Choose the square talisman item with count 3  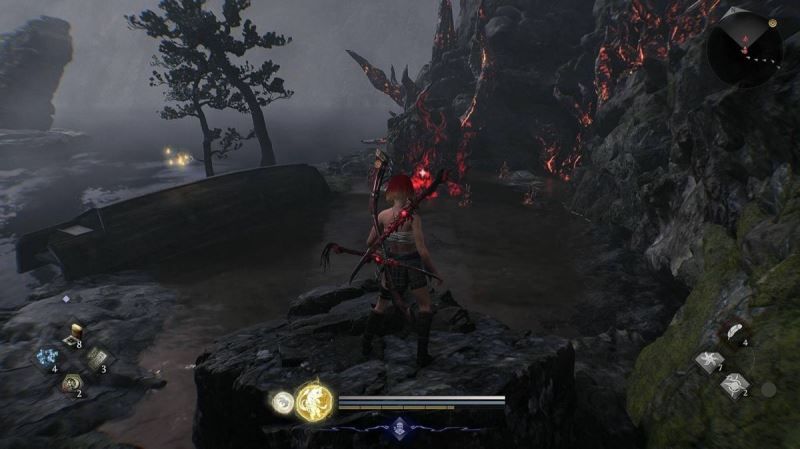(x=97, y=358)
